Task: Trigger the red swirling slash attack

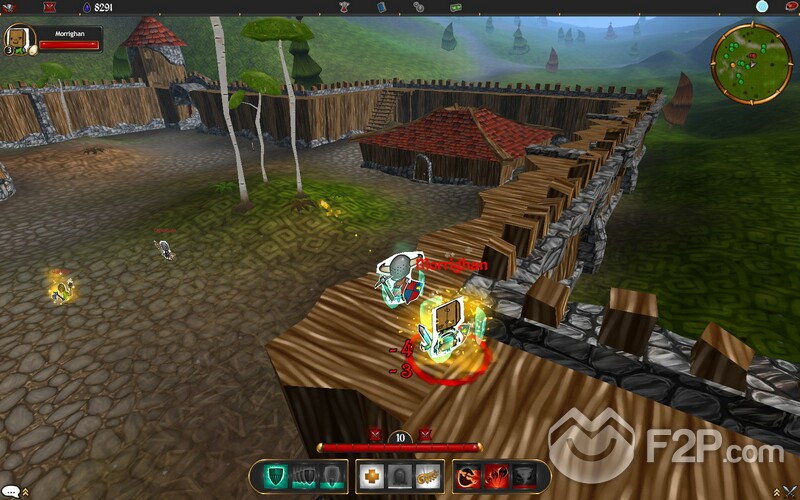Action: tap(467, 477)
